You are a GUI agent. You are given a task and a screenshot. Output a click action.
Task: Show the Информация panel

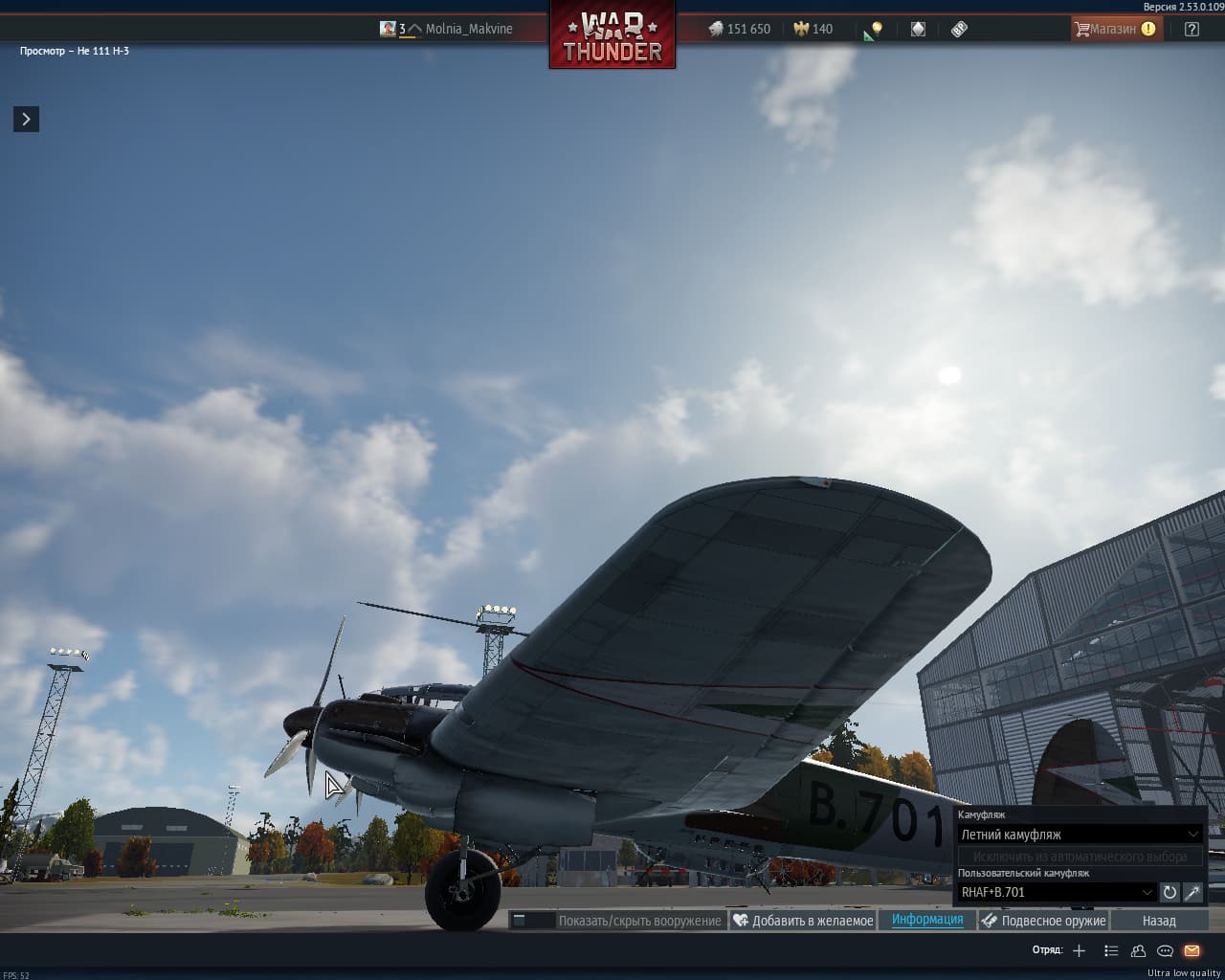tap(927, 920)
